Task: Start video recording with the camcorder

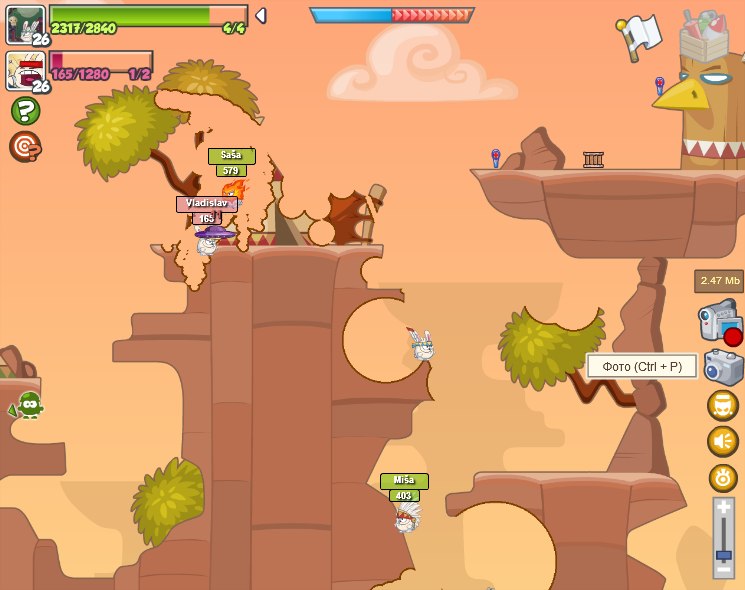Action: (x=720, y=322)
